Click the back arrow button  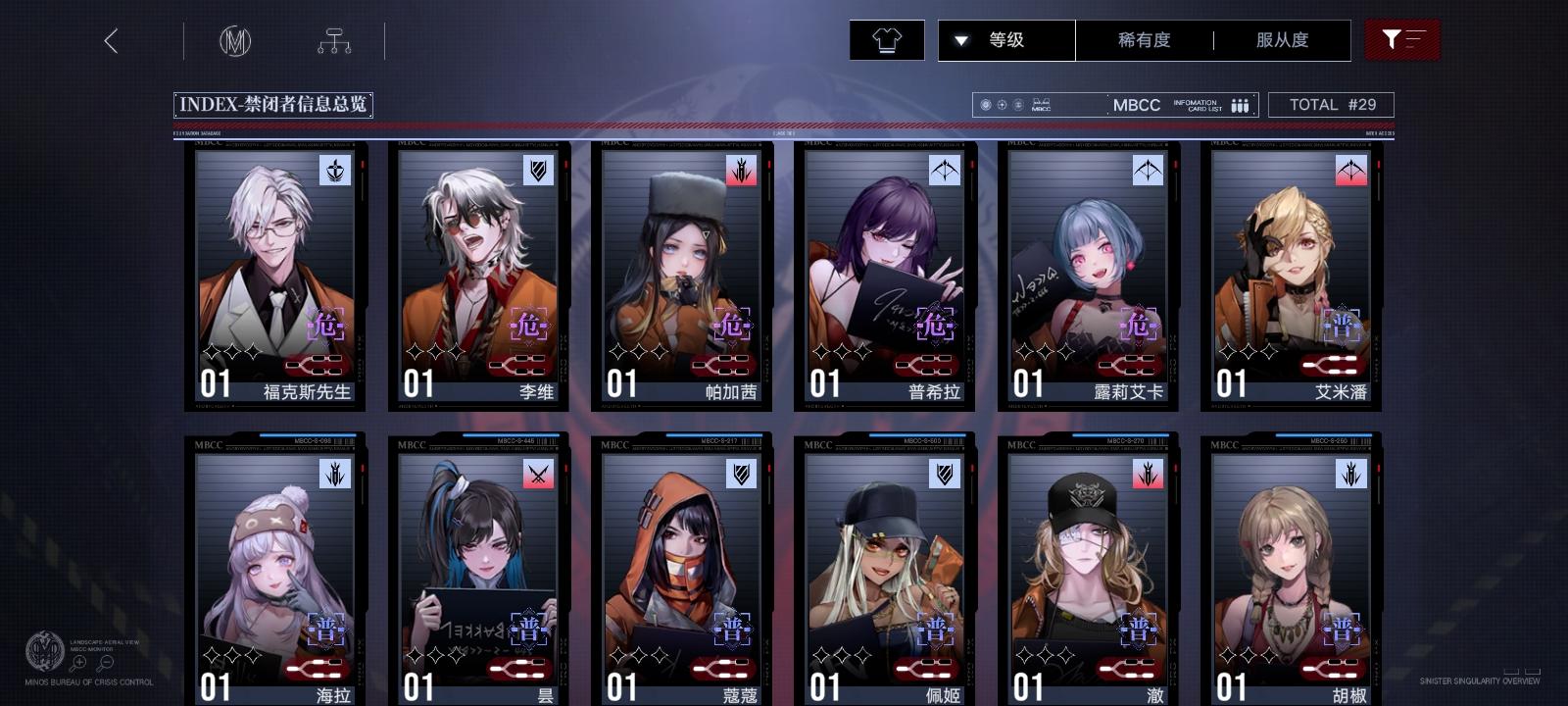(112, 41)
